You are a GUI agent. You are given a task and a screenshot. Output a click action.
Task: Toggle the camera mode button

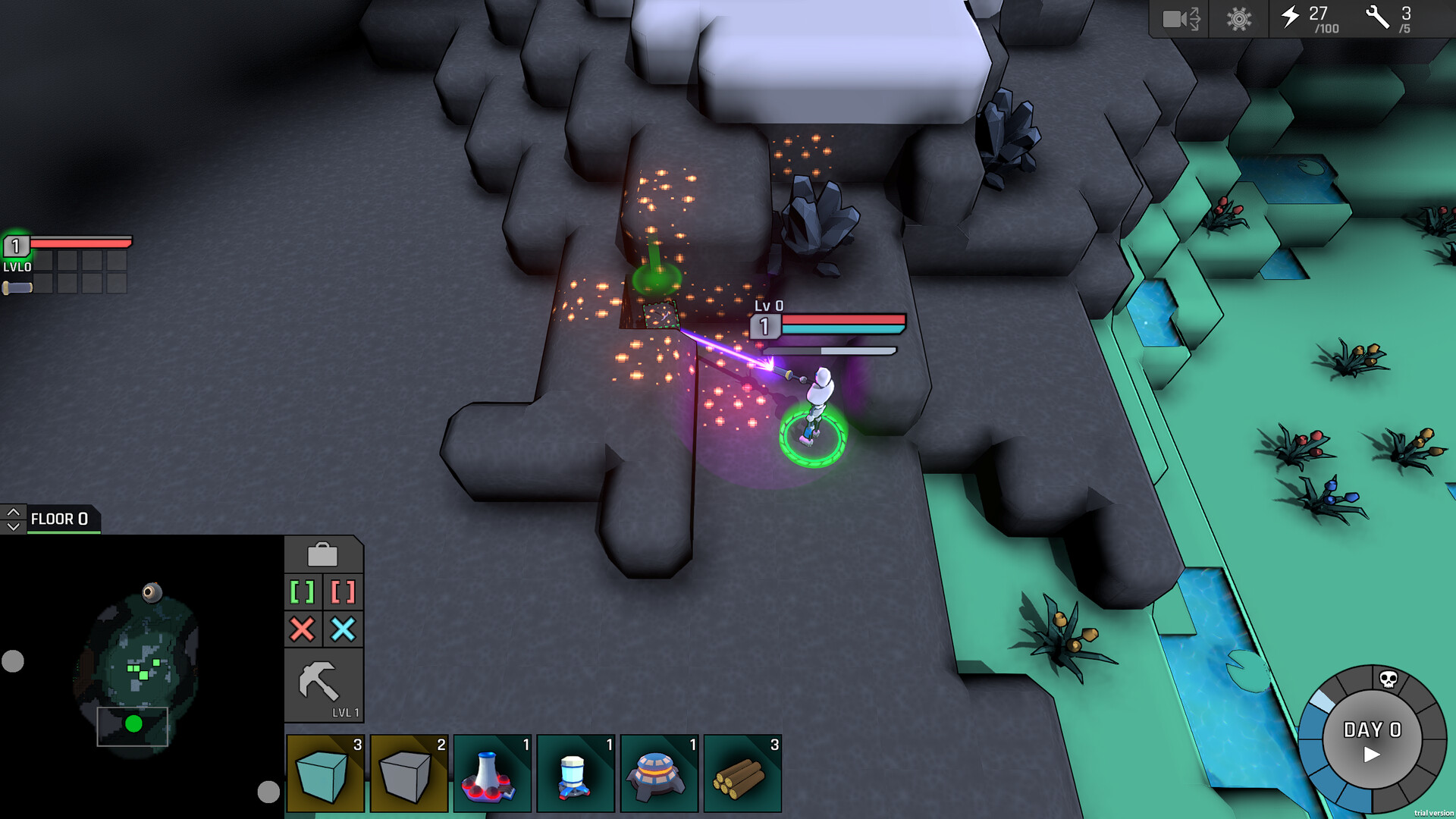(1180, 18)
